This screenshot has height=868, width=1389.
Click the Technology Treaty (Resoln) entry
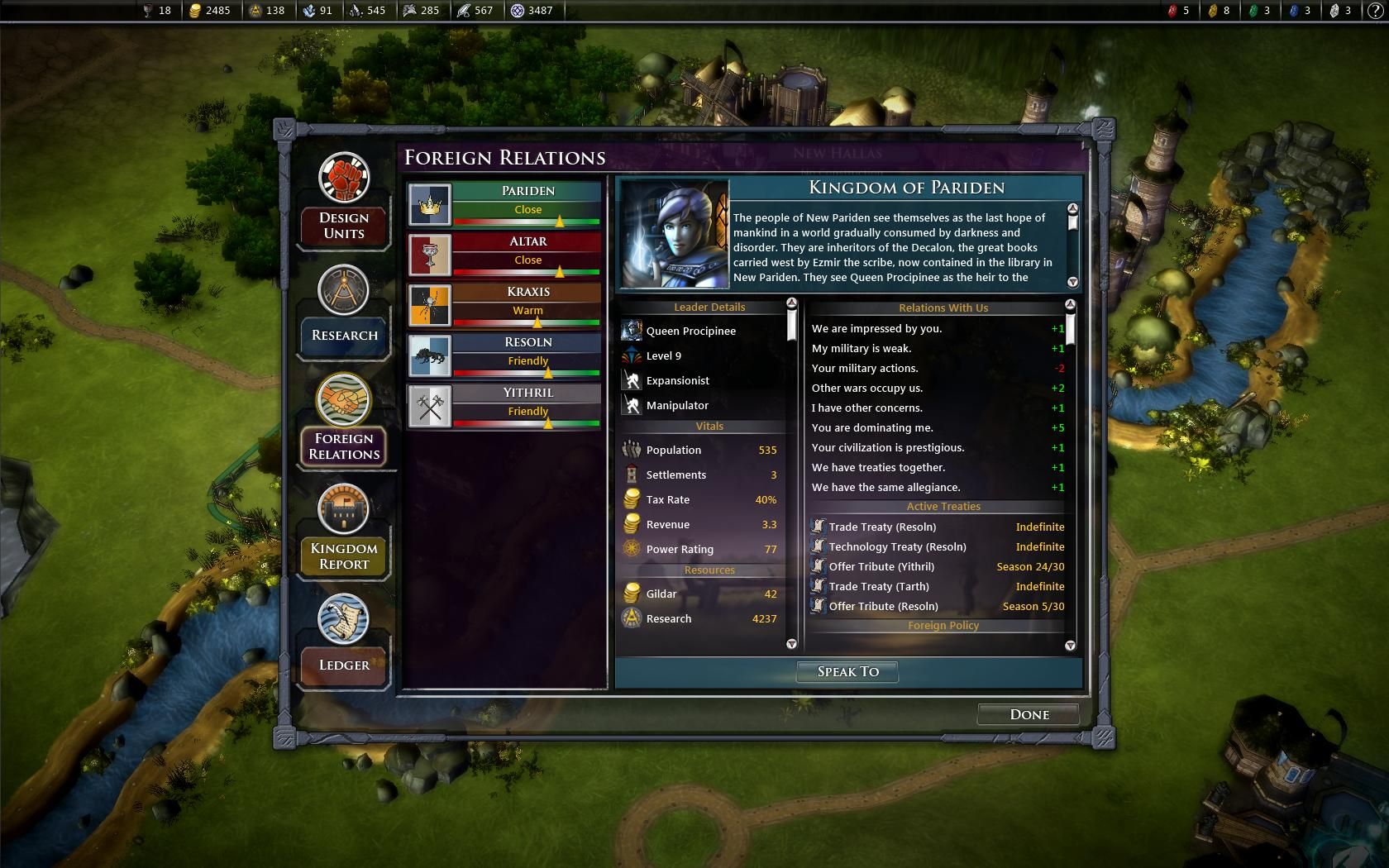[x=897, y=546]
